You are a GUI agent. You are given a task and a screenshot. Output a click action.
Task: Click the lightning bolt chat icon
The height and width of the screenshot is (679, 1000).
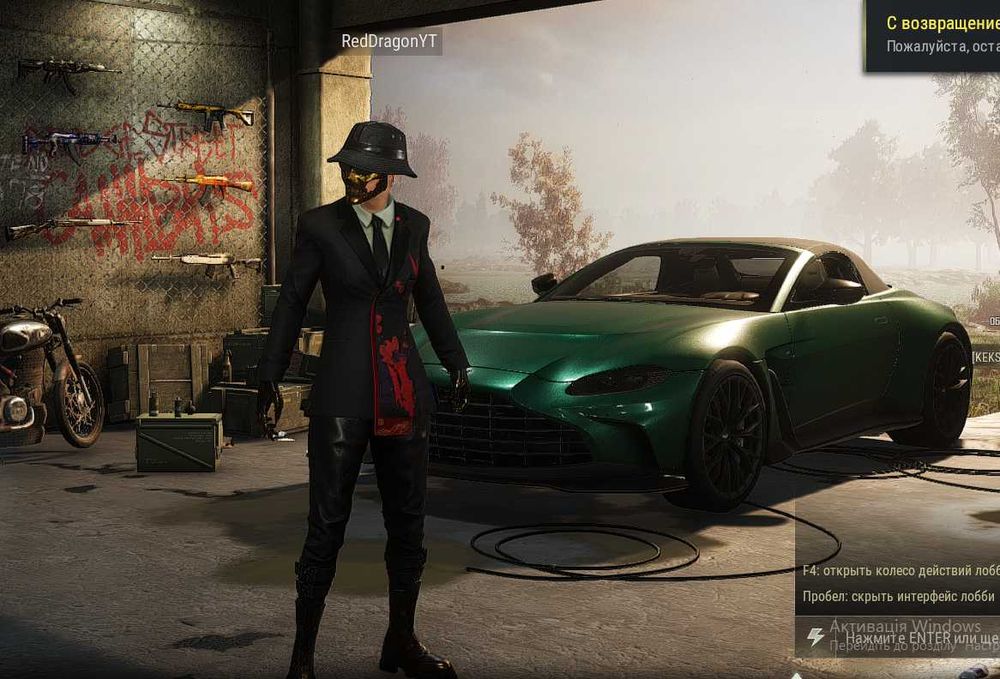817,637
